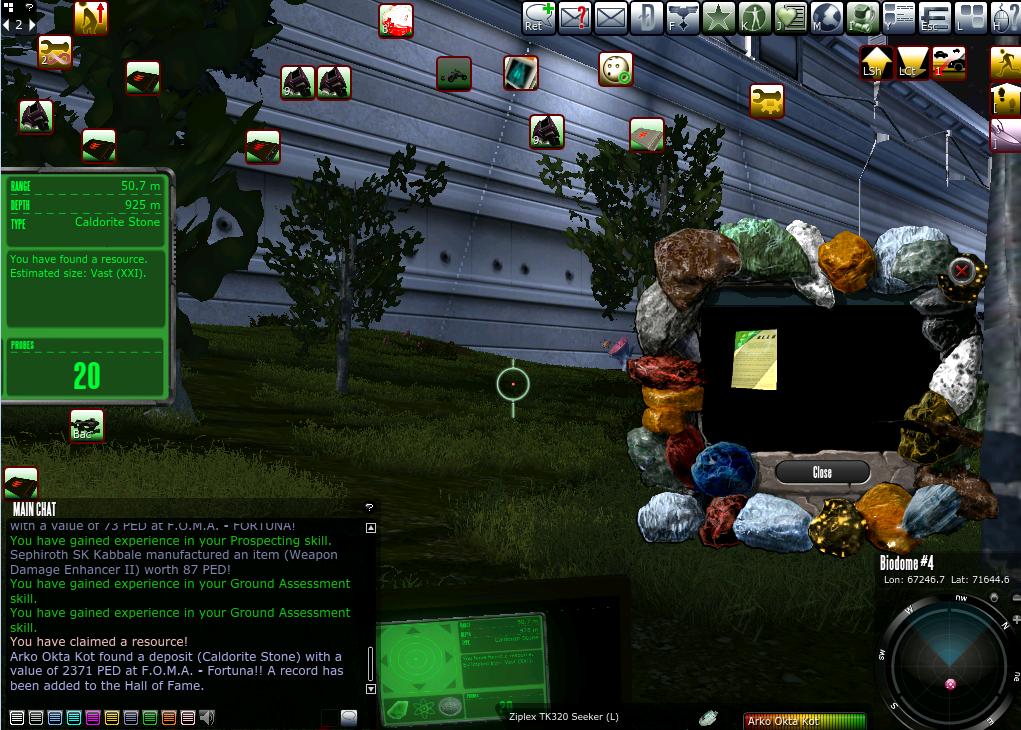Dismiss the loot window with the red X
This screenshot has width=1021, height=730.
tap(962, 270)
